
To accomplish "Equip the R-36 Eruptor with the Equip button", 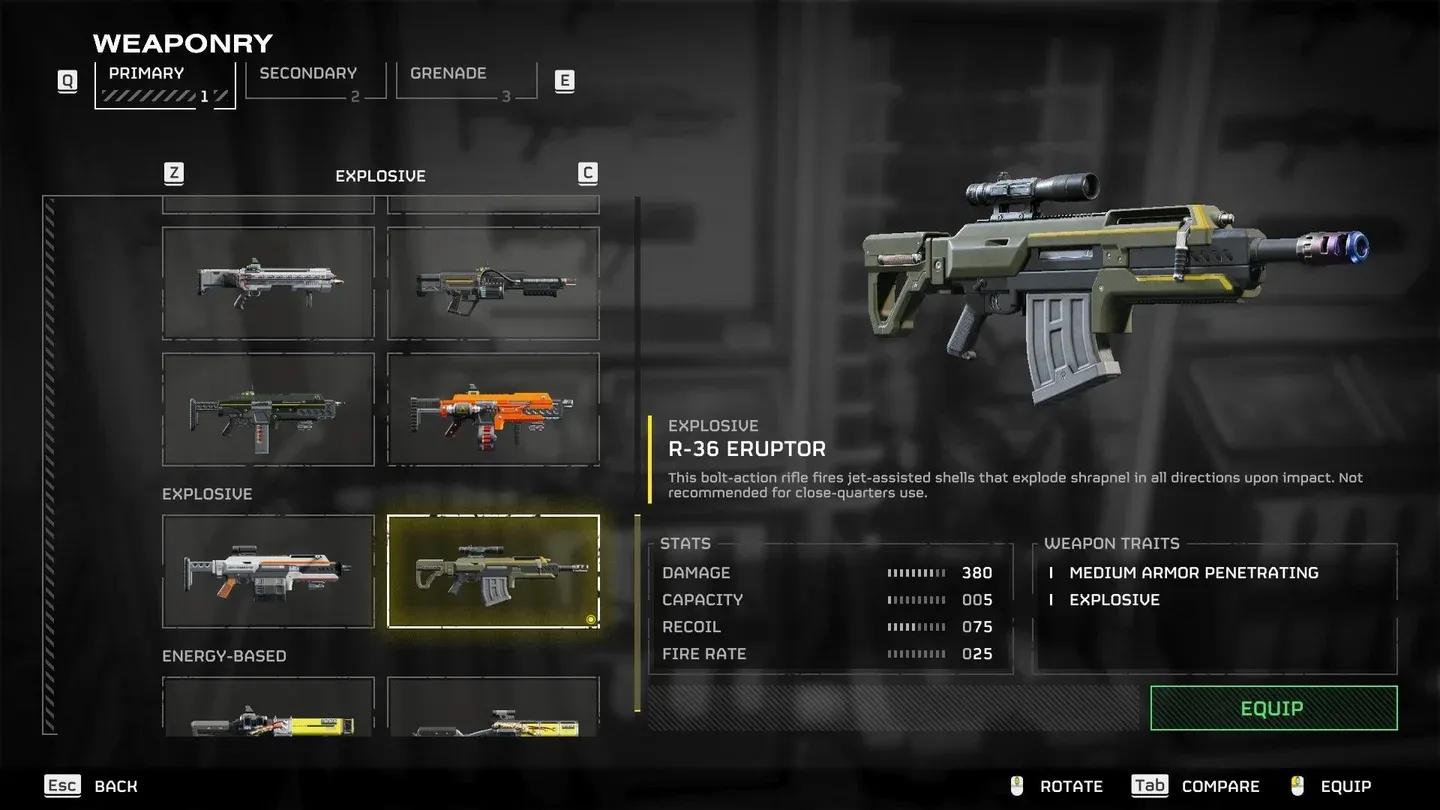I will pyautogui.click(x=1272, y=708).
